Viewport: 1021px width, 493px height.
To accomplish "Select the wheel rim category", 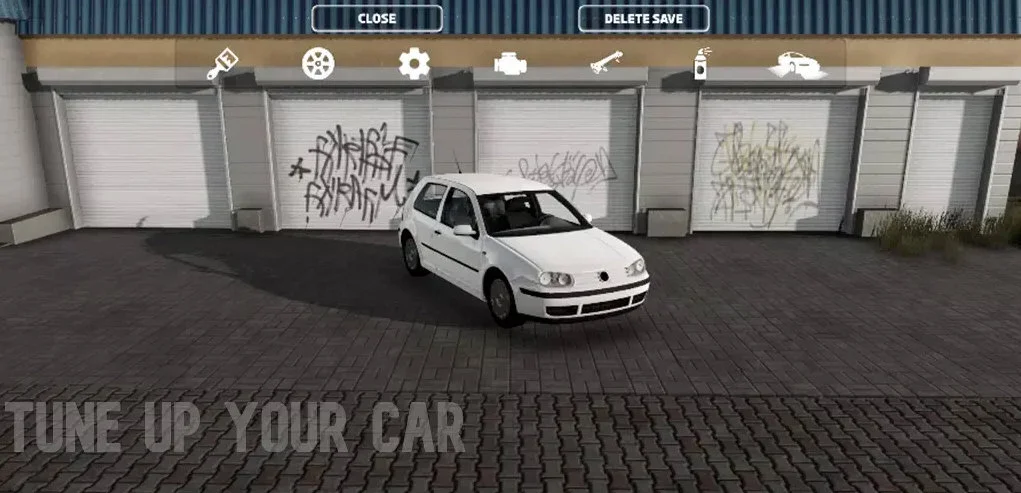I will tap(318, 63).
